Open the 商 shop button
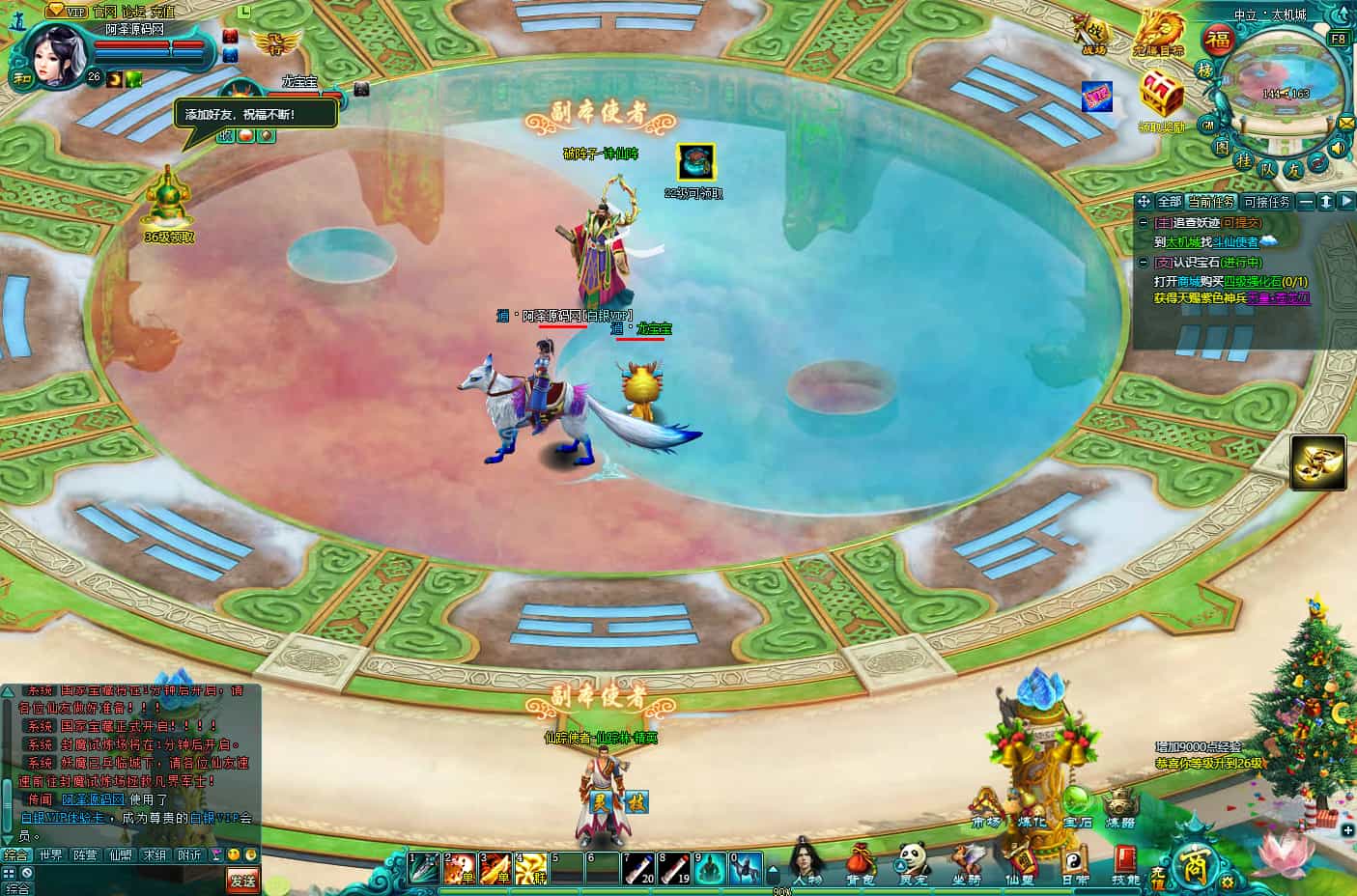Image resolution: width=1357 pixels, height=896 pixels. click(1188, 866)
